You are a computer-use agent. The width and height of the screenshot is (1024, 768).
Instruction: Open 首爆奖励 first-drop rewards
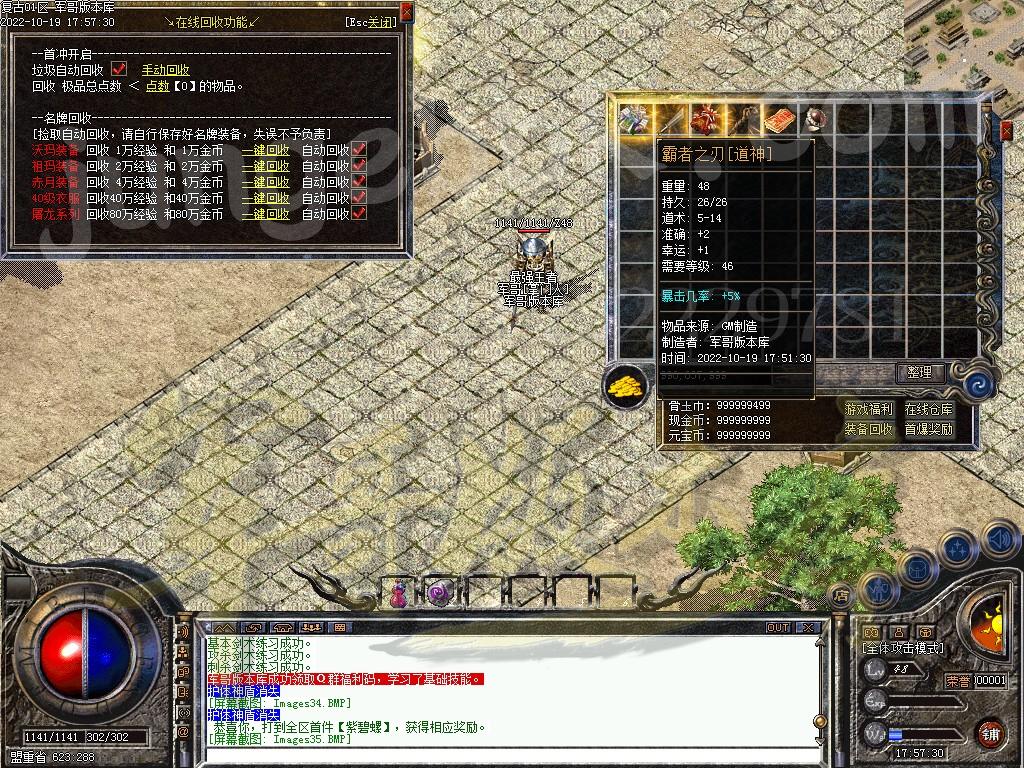(x=929, y=429)
